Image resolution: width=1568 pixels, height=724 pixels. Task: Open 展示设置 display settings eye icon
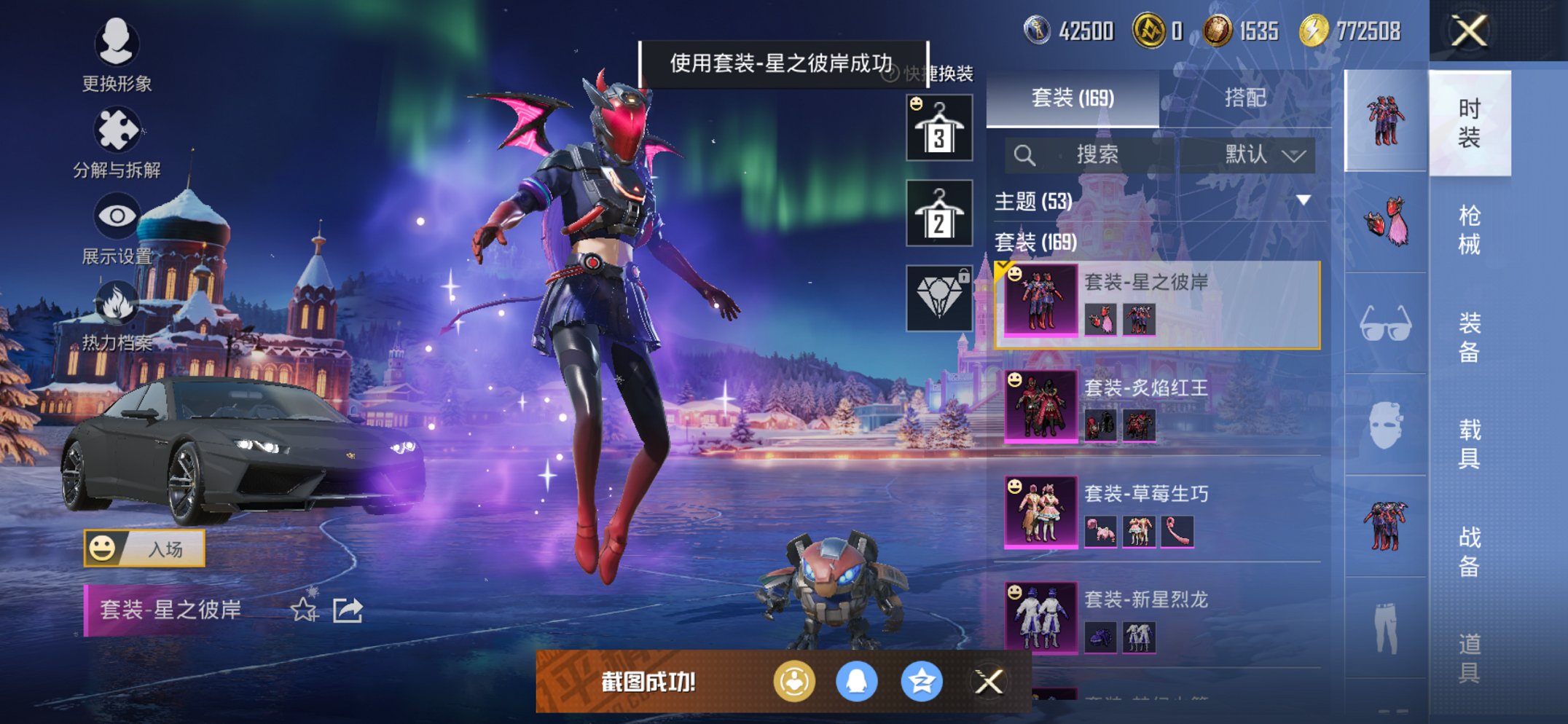coord(117,216)
